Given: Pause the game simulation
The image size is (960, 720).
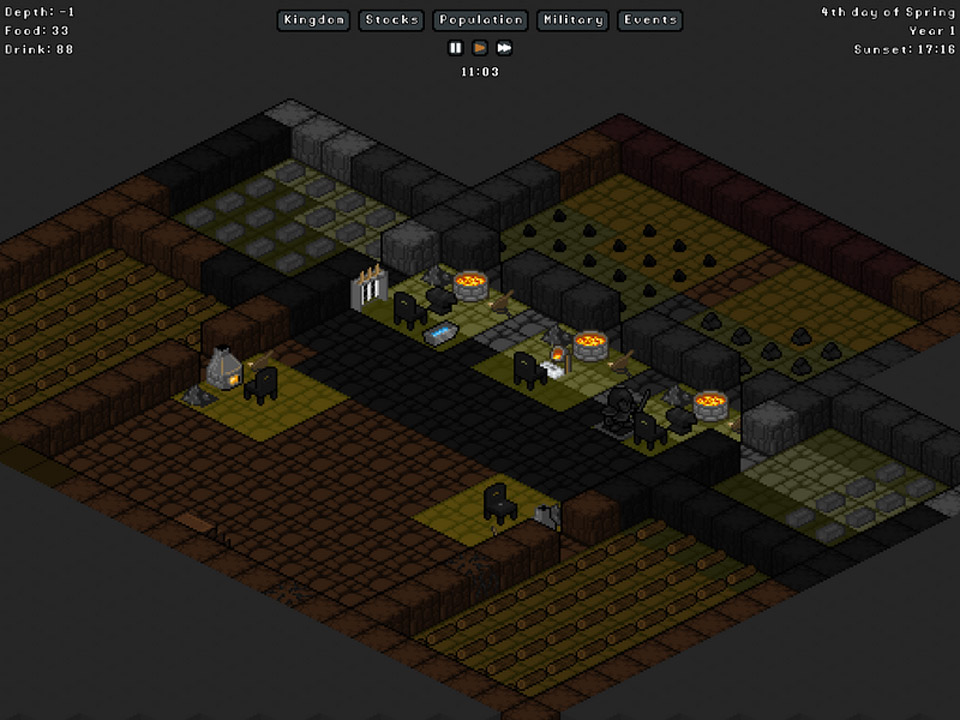Looking at the screenshot, I should click(x=456, y=47).
